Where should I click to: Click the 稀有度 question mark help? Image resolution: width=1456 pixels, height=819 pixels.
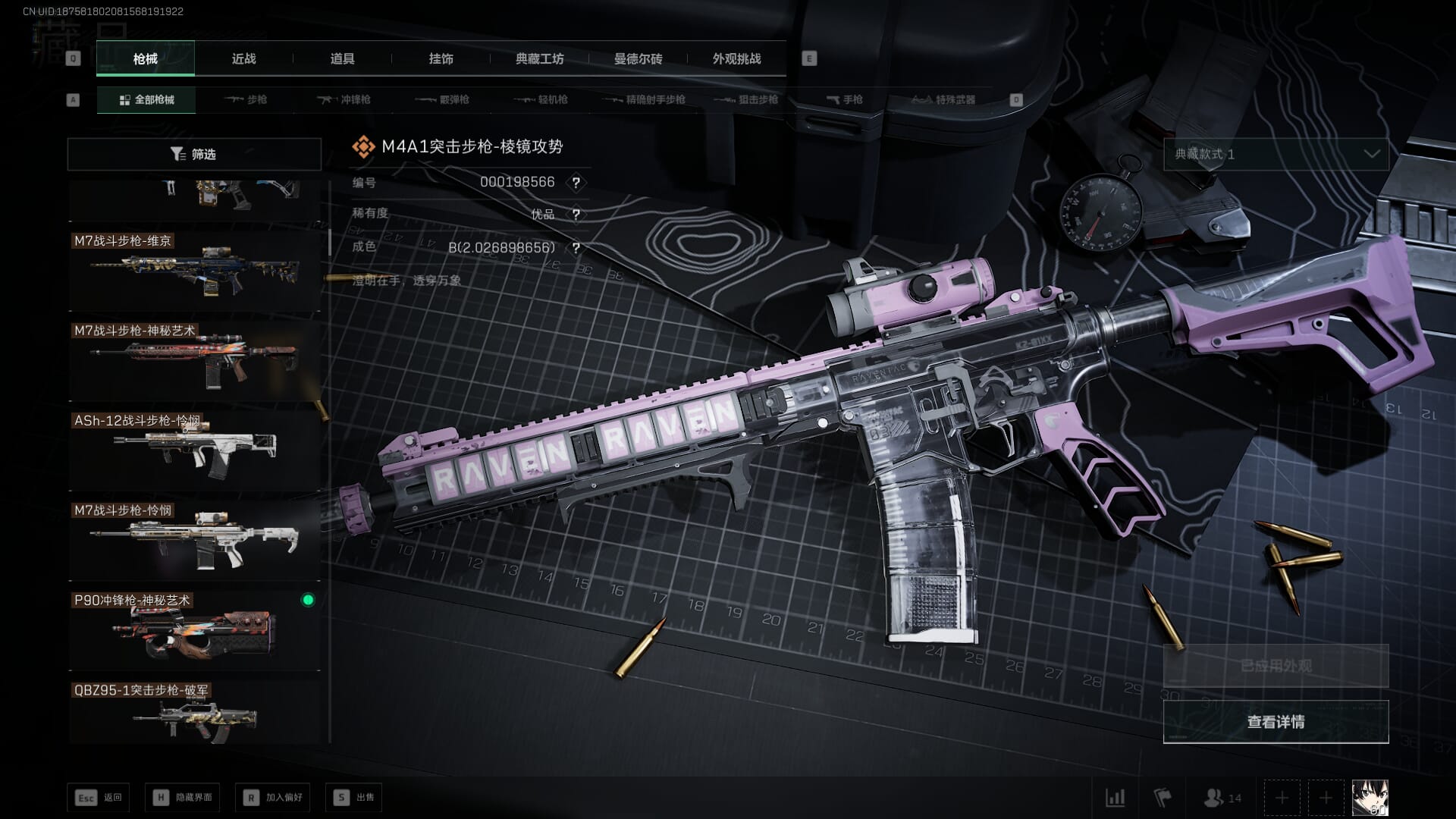(576, 215)
